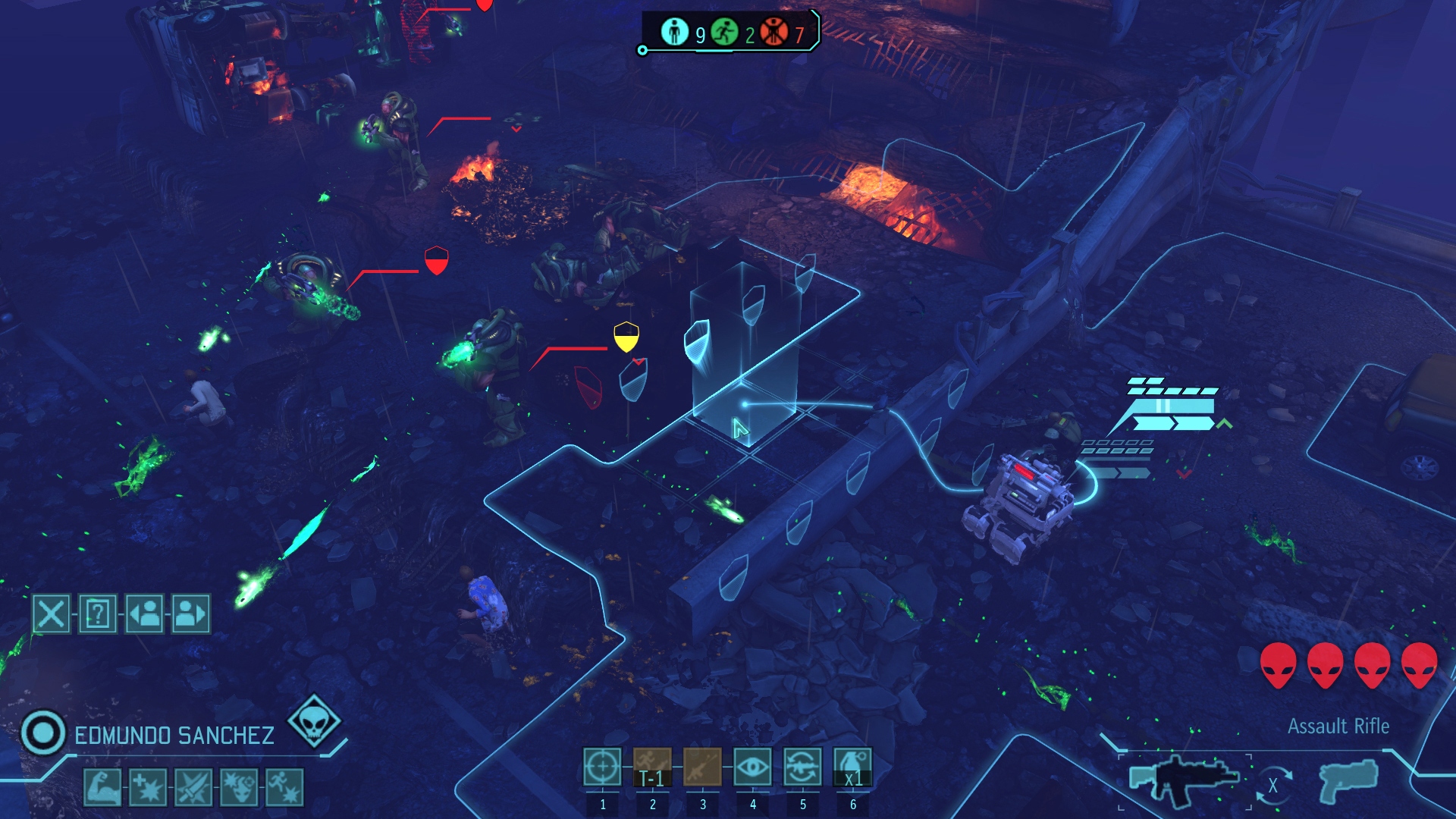Select the crossed swords perk icon
Screen dimensions: 1456x819
coord(193,786)
